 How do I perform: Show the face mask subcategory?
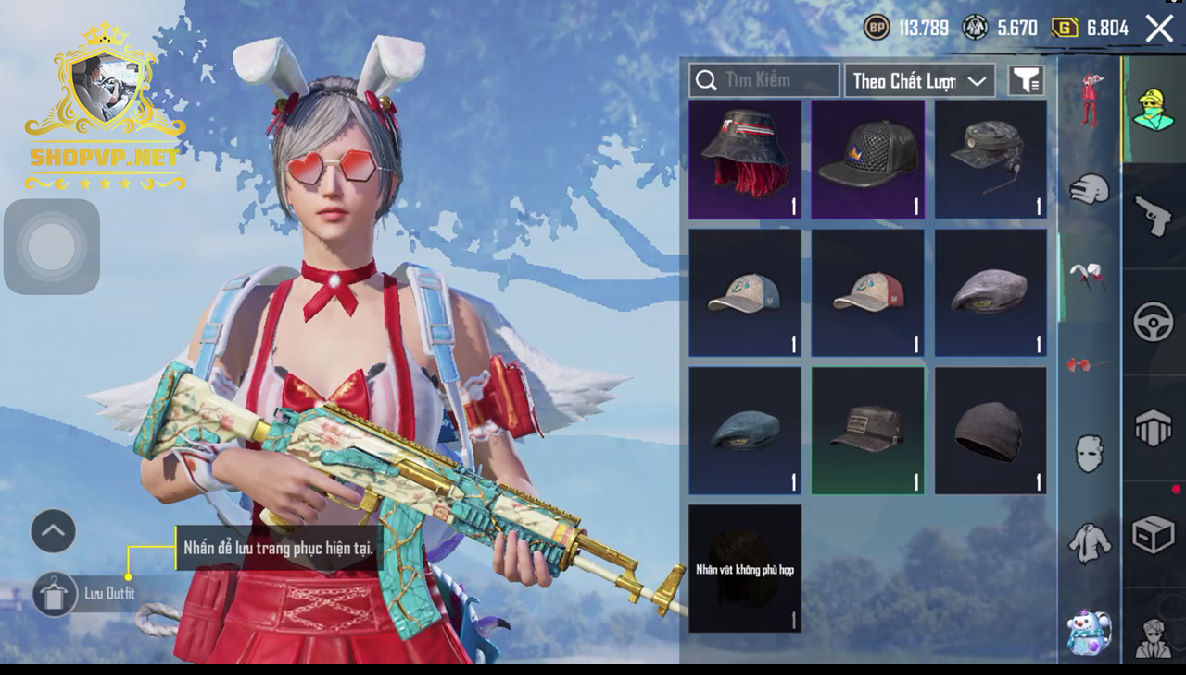tap(1089, 453)
